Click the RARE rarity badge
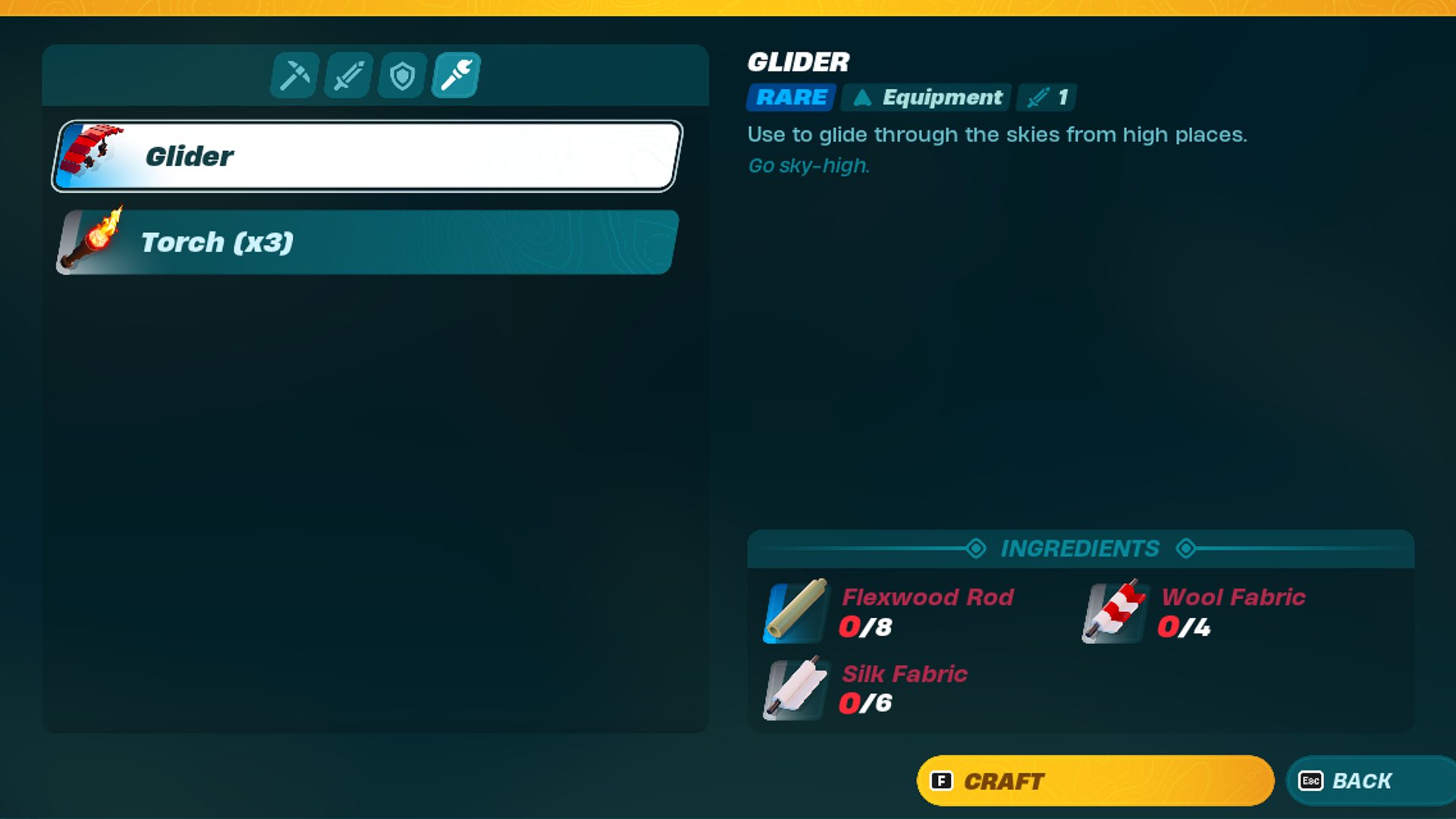This screenshot has width=1456, height=819. (x=789, y=97)
